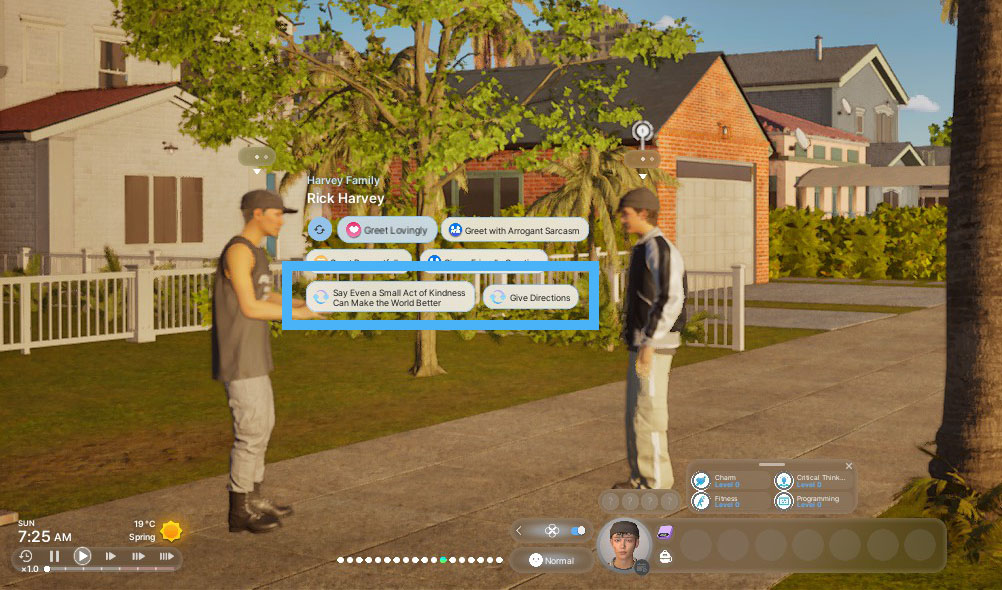The width and height of the screenshot is (1002, 590).
Task: Open the backpack inventory icon
Action: (x=665, y=557)
